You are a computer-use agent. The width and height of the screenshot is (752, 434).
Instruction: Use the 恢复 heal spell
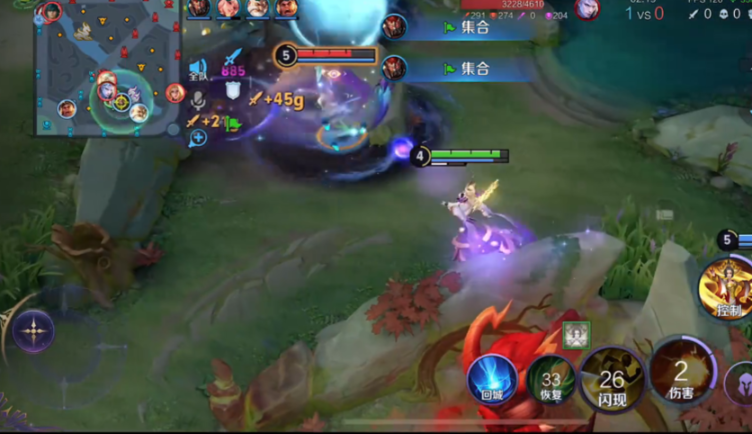549,382
